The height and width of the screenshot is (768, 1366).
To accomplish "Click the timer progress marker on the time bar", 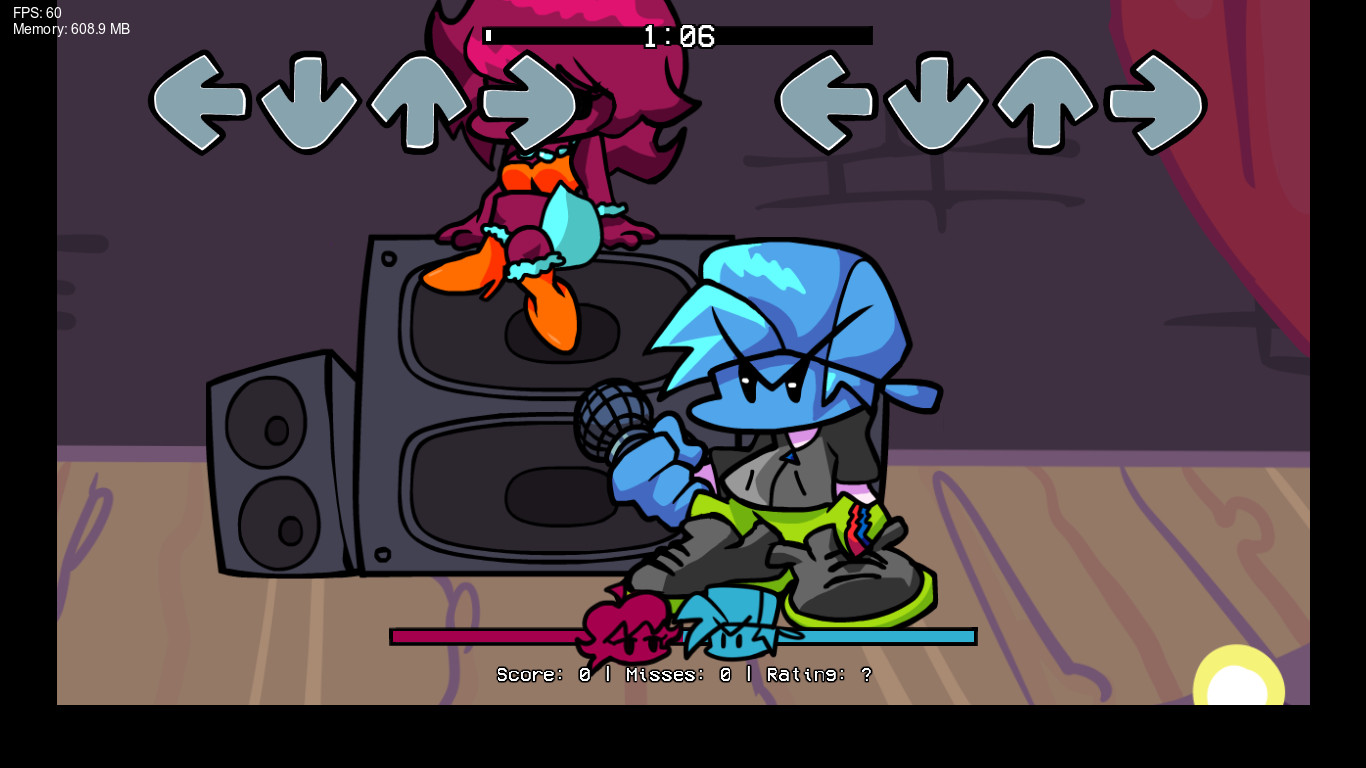I will click(489, 36).
